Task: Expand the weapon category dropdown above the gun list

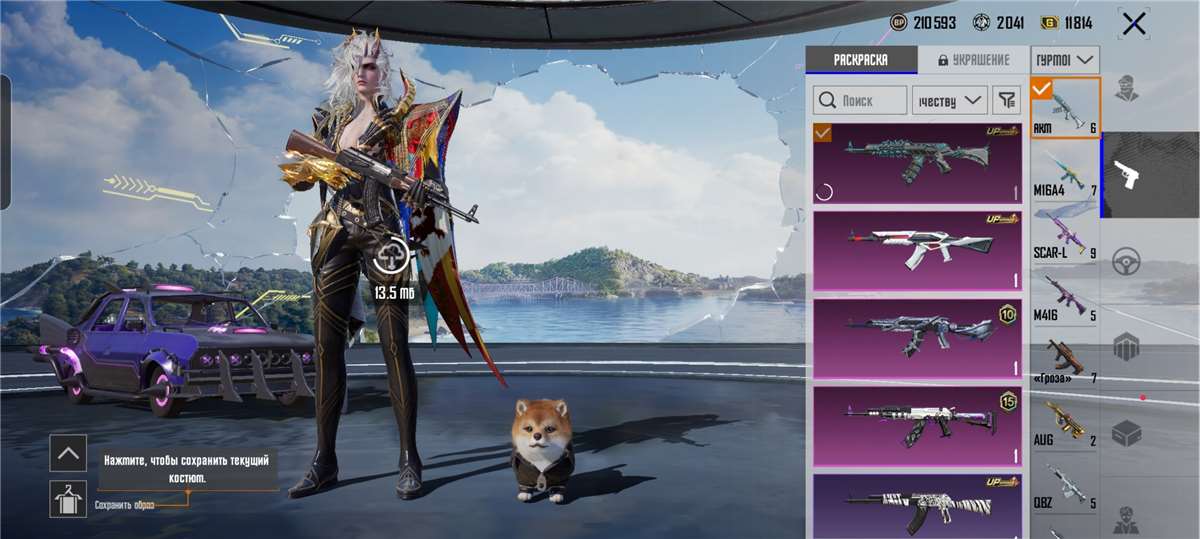Action: coord(1065,60)
